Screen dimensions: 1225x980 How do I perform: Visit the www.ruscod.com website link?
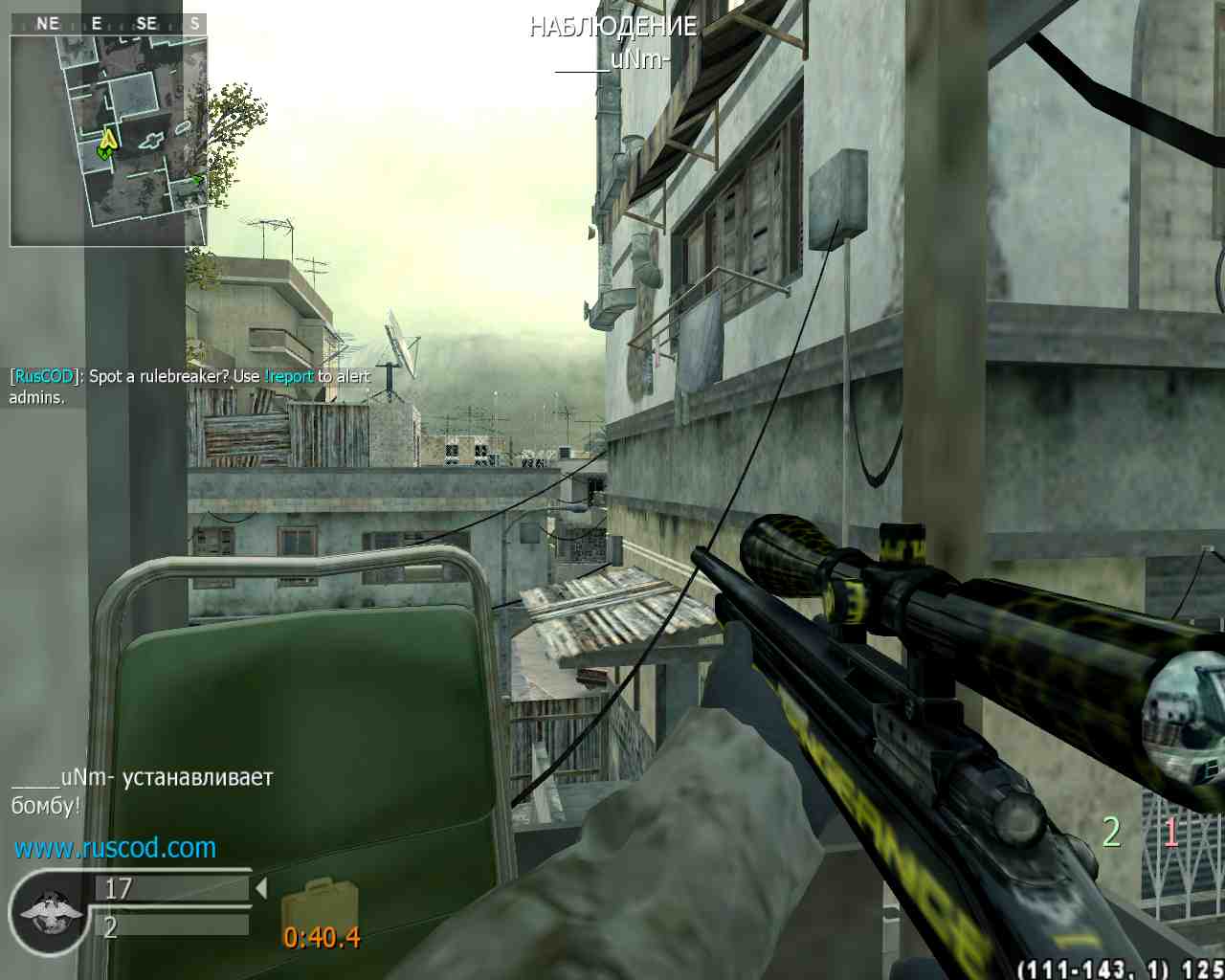pyautogui.click(x=115, y=848)
